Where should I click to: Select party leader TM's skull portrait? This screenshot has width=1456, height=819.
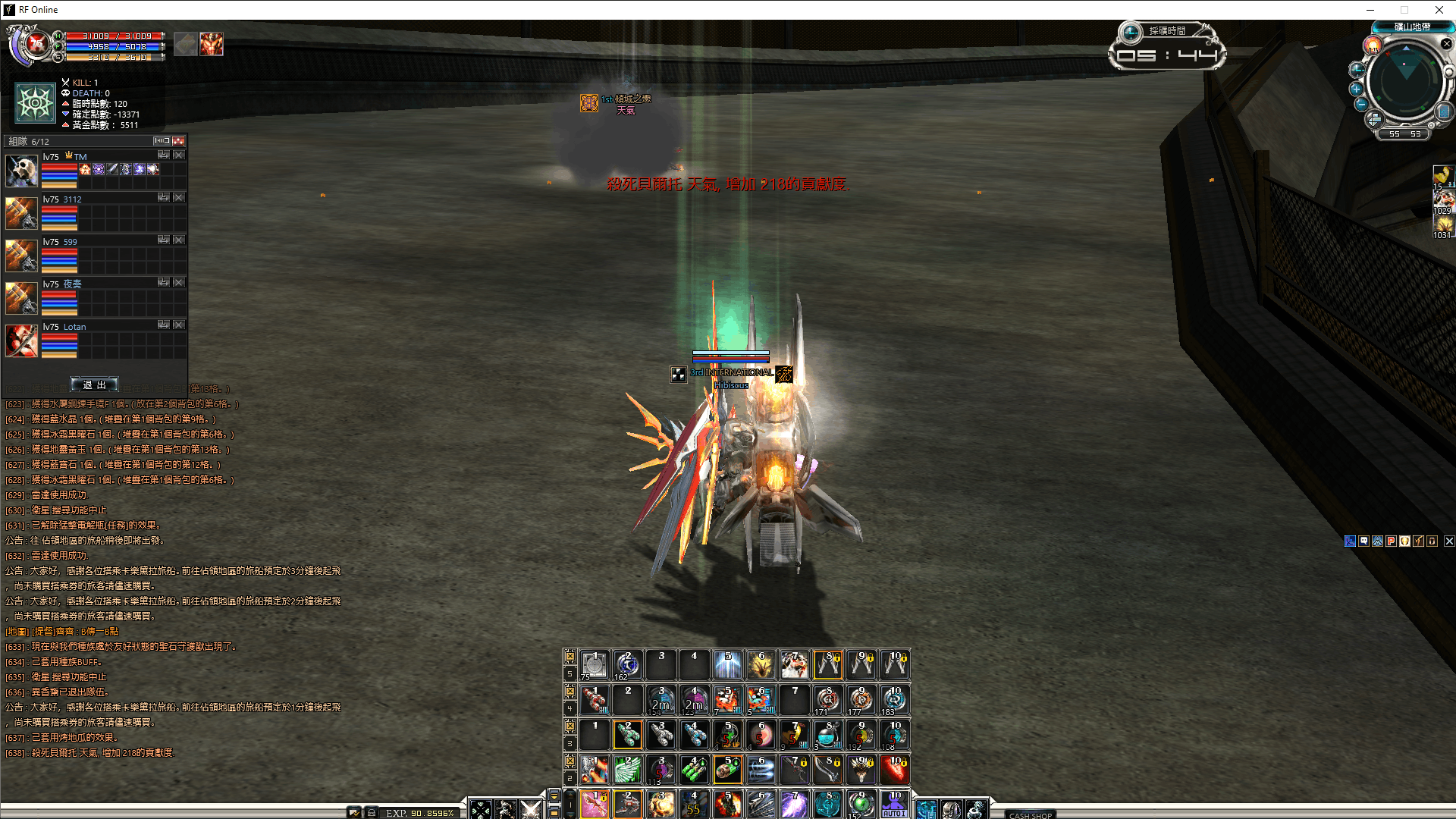[x=21, y=171]
